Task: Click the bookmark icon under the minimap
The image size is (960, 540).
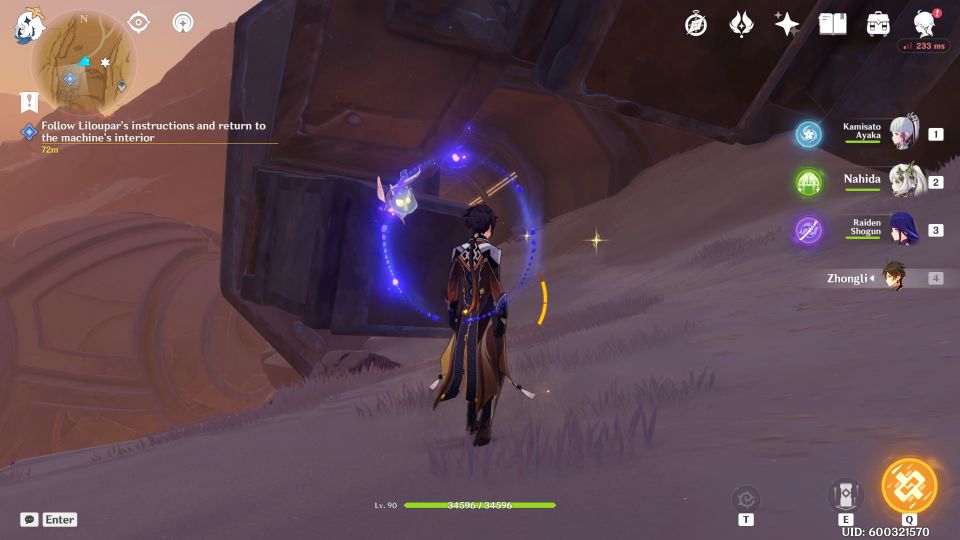Action: [27, 102]
